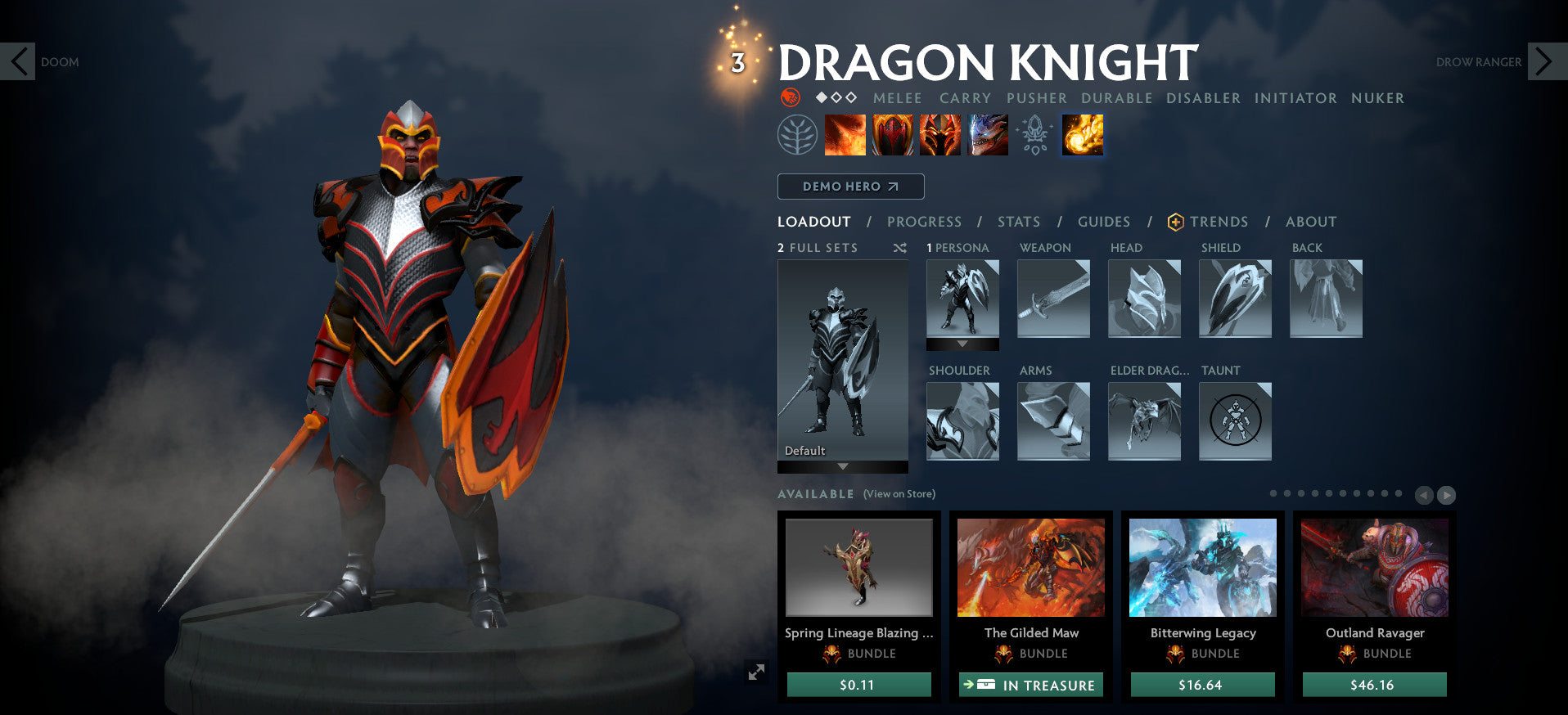
Task: Switch to the STATS tab
Action: pyautogui.click(x=1017, y=221)
